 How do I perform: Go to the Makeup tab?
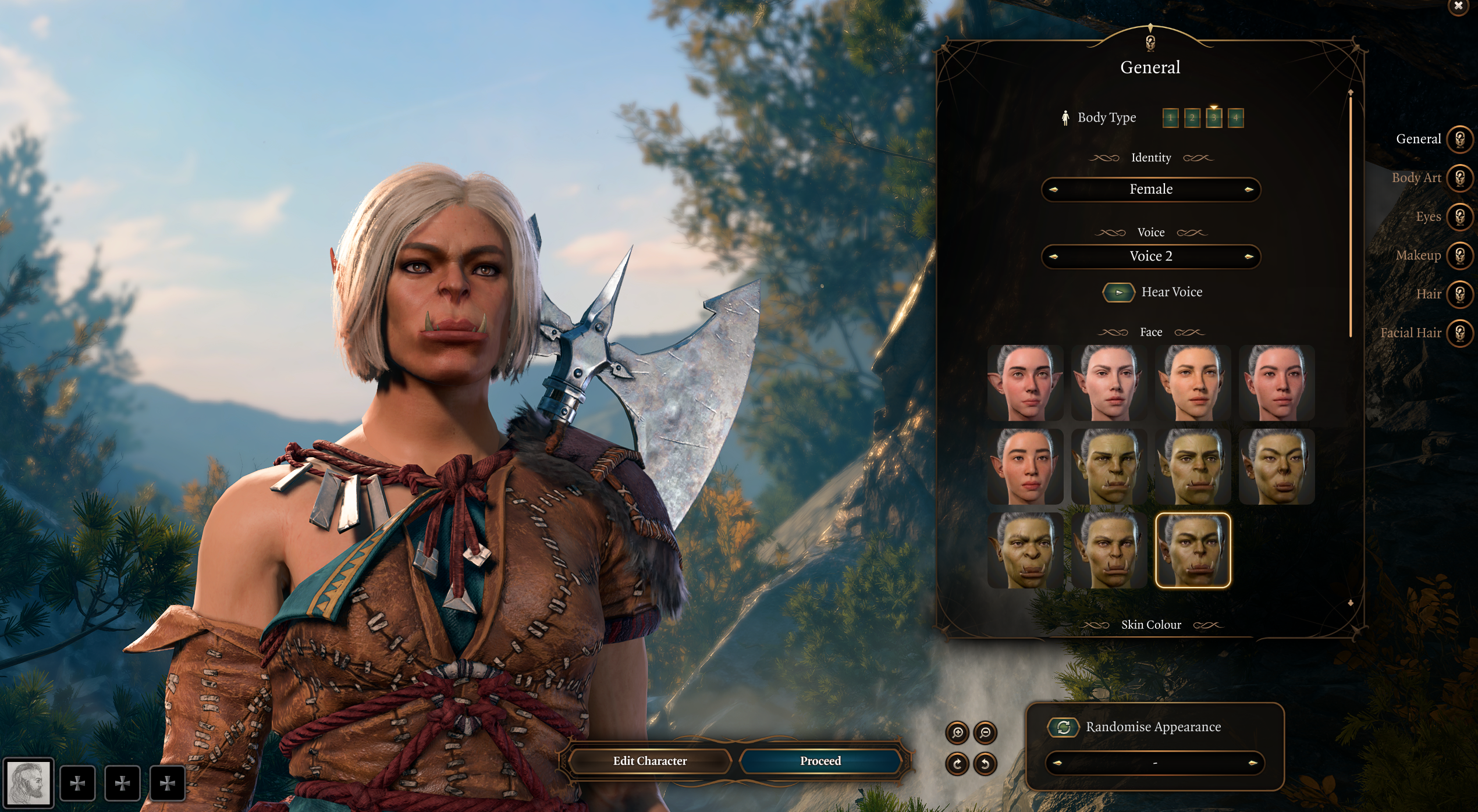(x=1459, y=255)
